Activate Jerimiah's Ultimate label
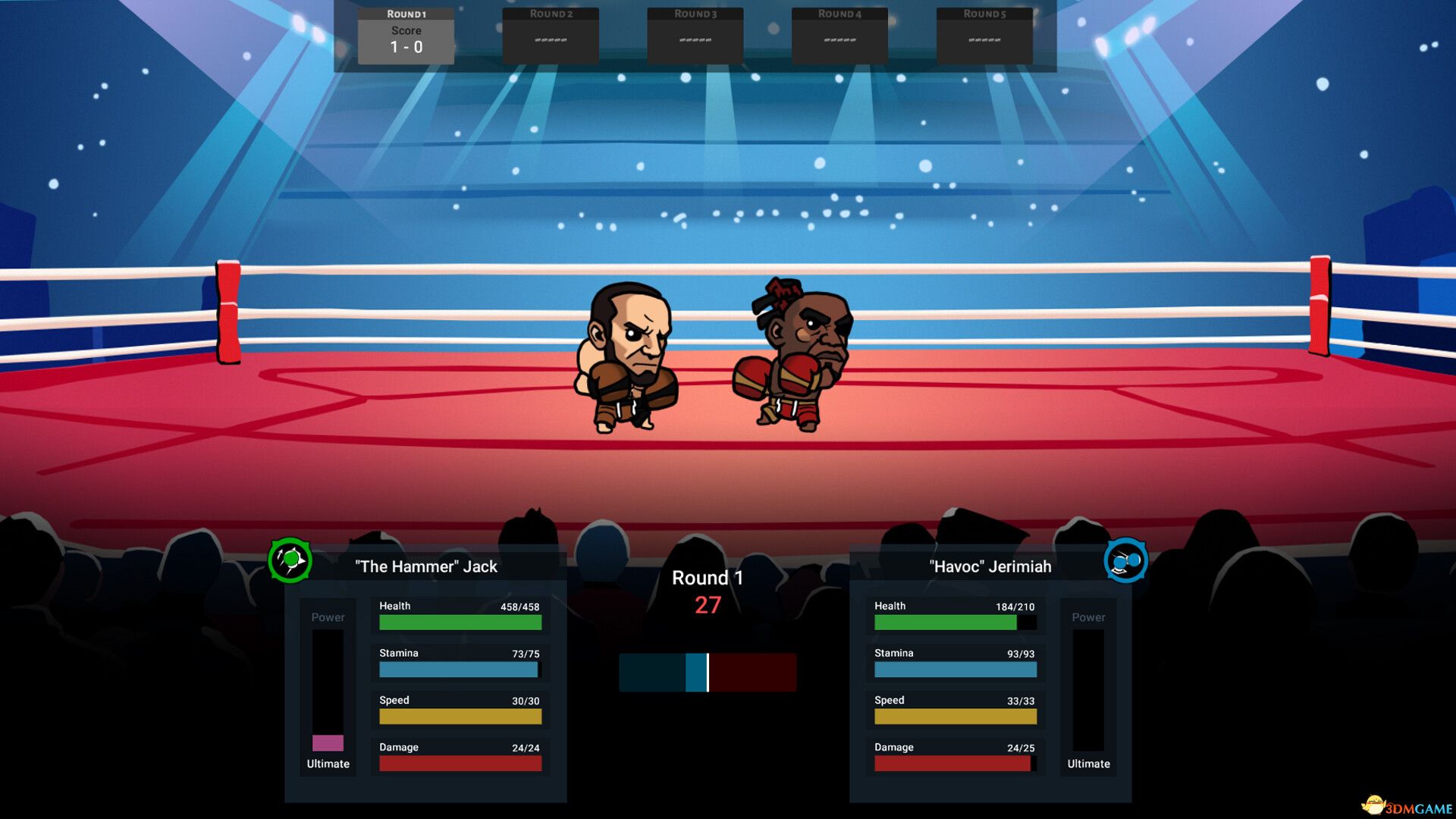The image size is (1456, 819). tap(1088, 764)
